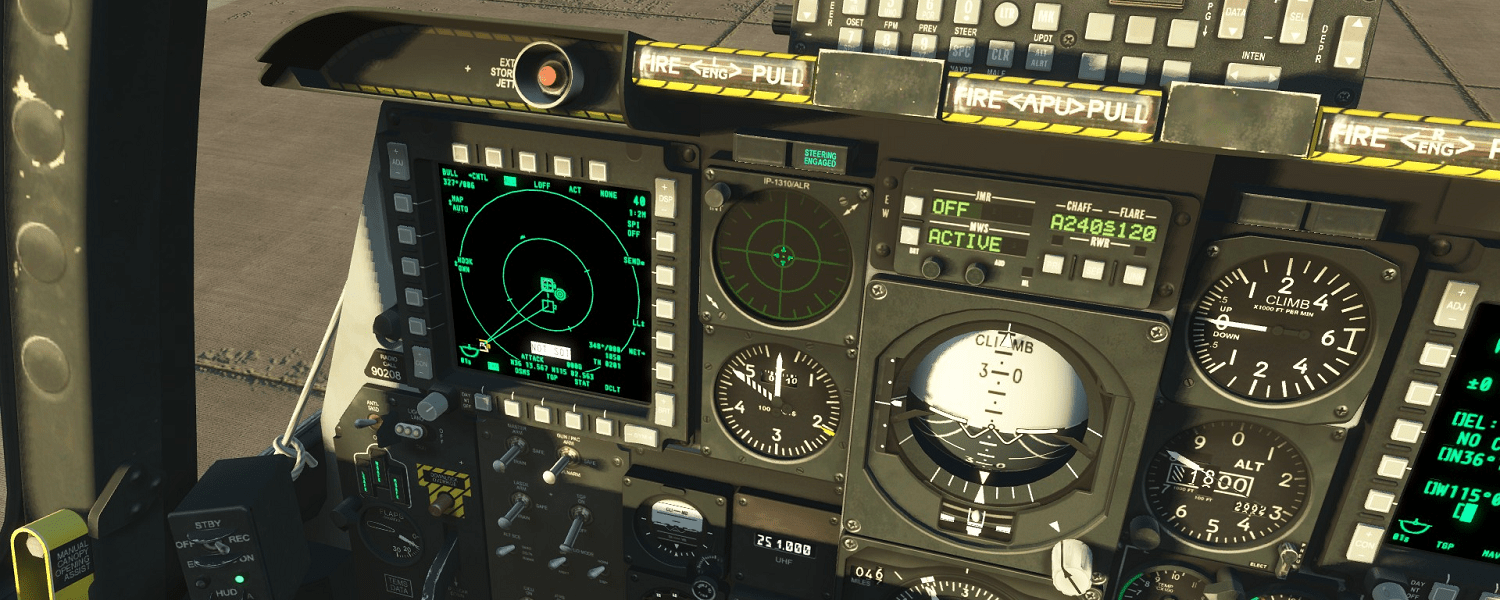Select the MK mark key on the UFC
Image resolution: width=1500 pixels, height=600 pixels.
point(1046,16)
